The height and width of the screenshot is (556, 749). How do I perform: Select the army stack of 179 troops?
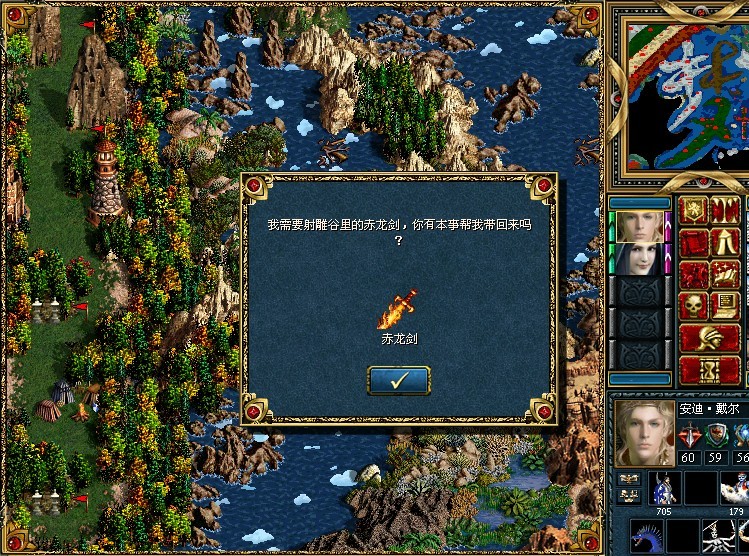[x=734, y=490]
